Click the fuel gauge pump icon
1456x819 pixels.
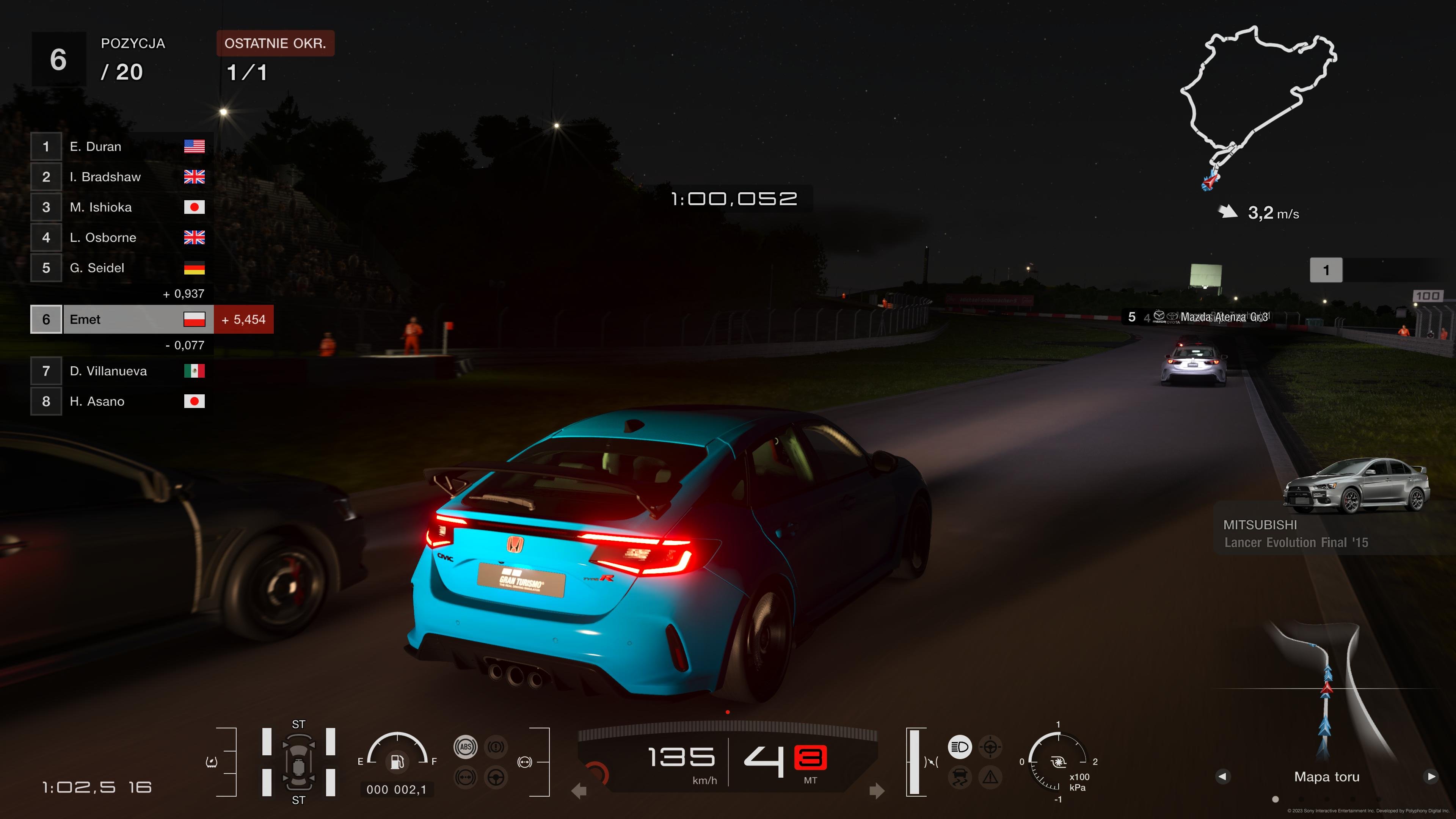397,761
